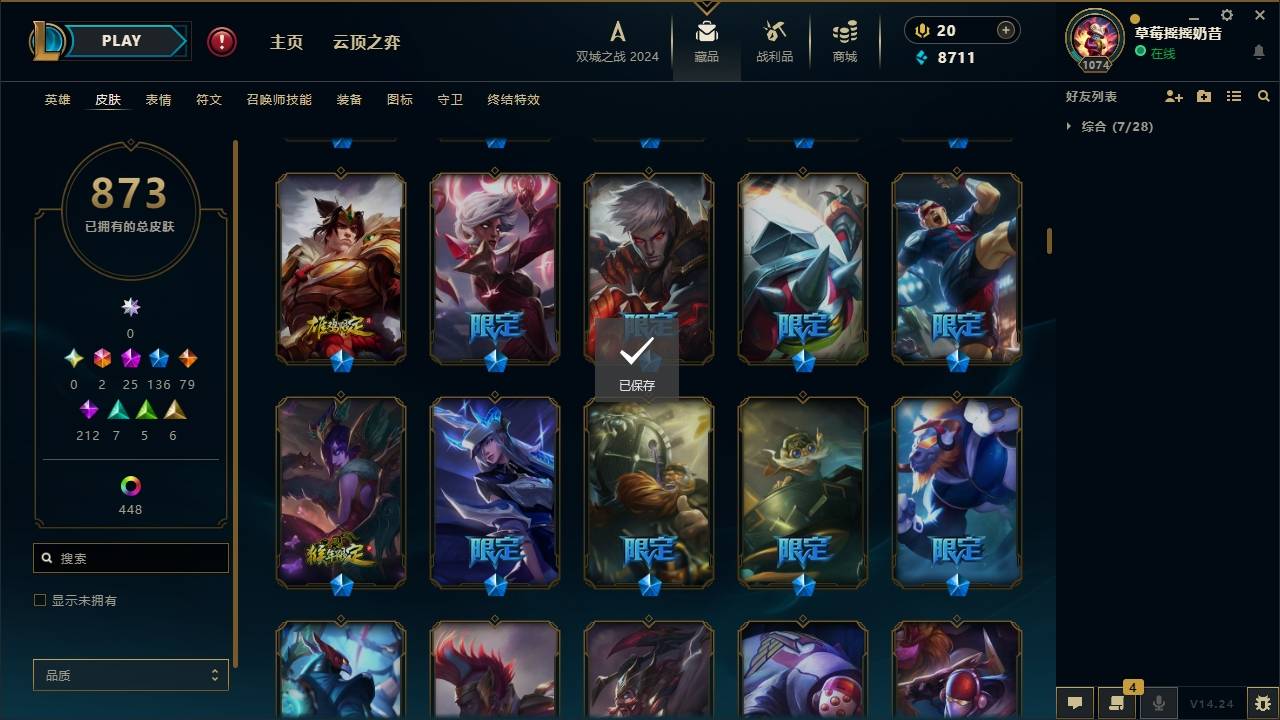Viewport: 1280px width, 720px height.
Task: Click the add friend icon
Action: point(1174,95)
